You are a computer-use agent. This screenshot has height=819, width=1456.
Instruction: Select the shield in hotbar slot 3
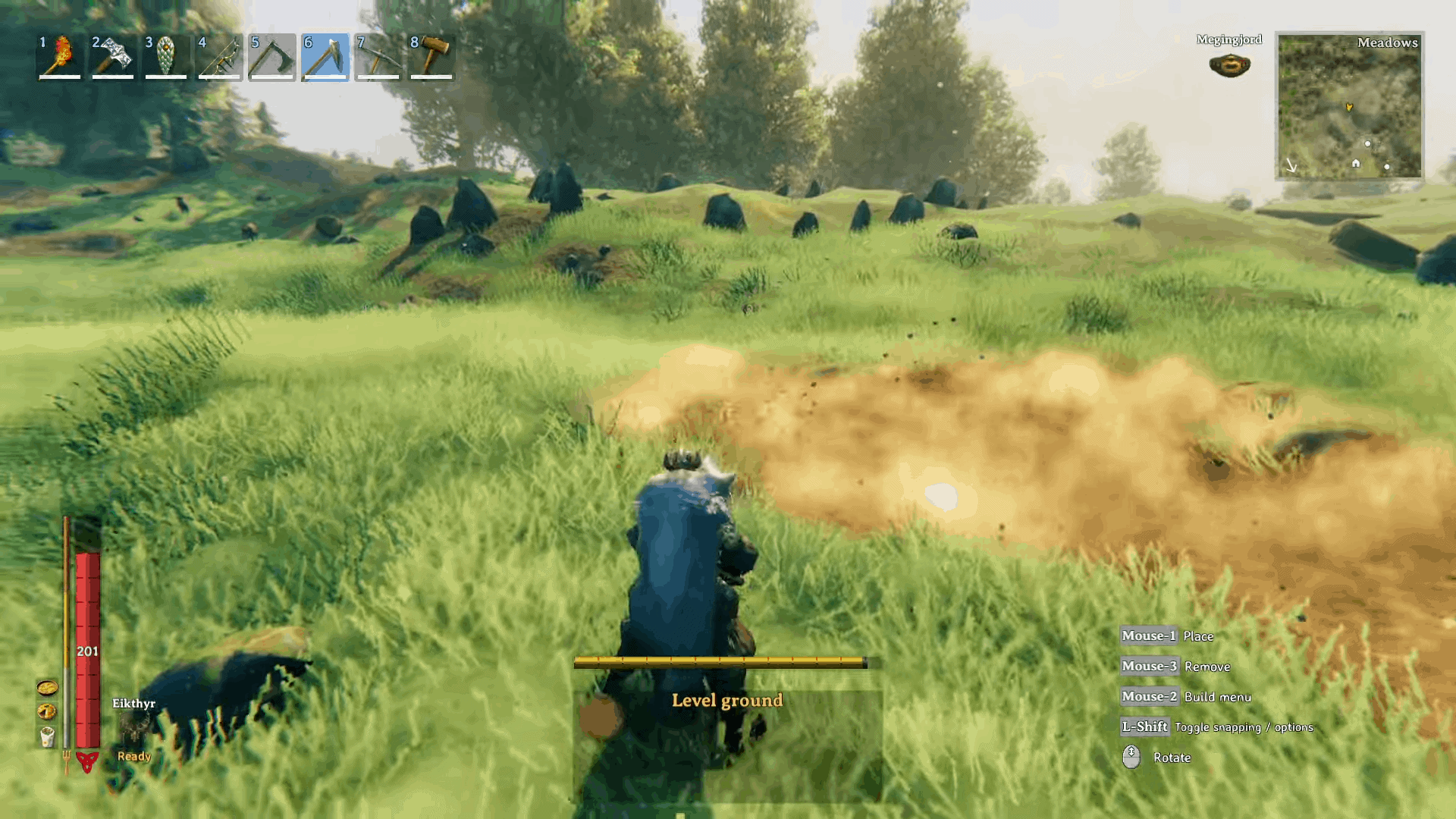coord(165,58)
